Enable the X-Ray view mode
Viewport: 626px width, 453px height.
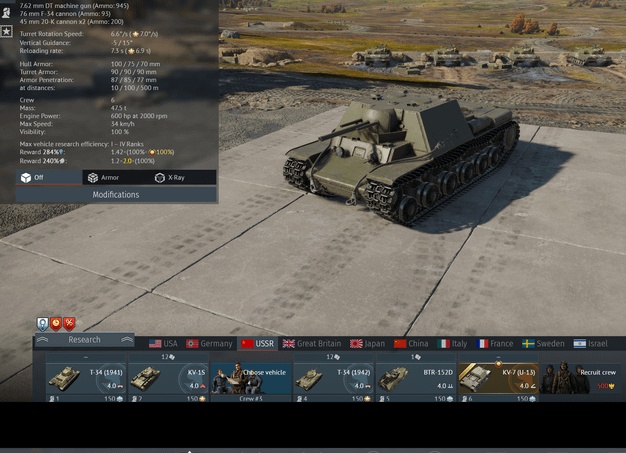pyautogui.click(x=169, y=177)
